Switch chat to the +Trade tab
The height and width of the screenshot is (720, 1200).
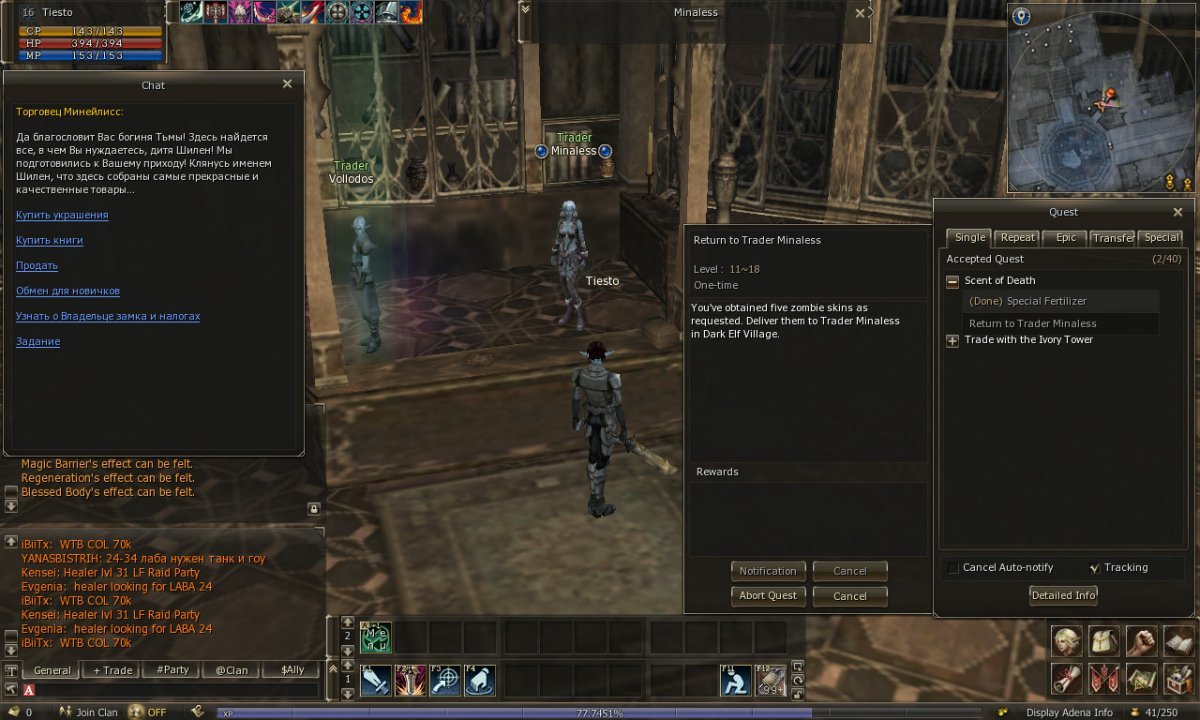[x=112, y=670]
